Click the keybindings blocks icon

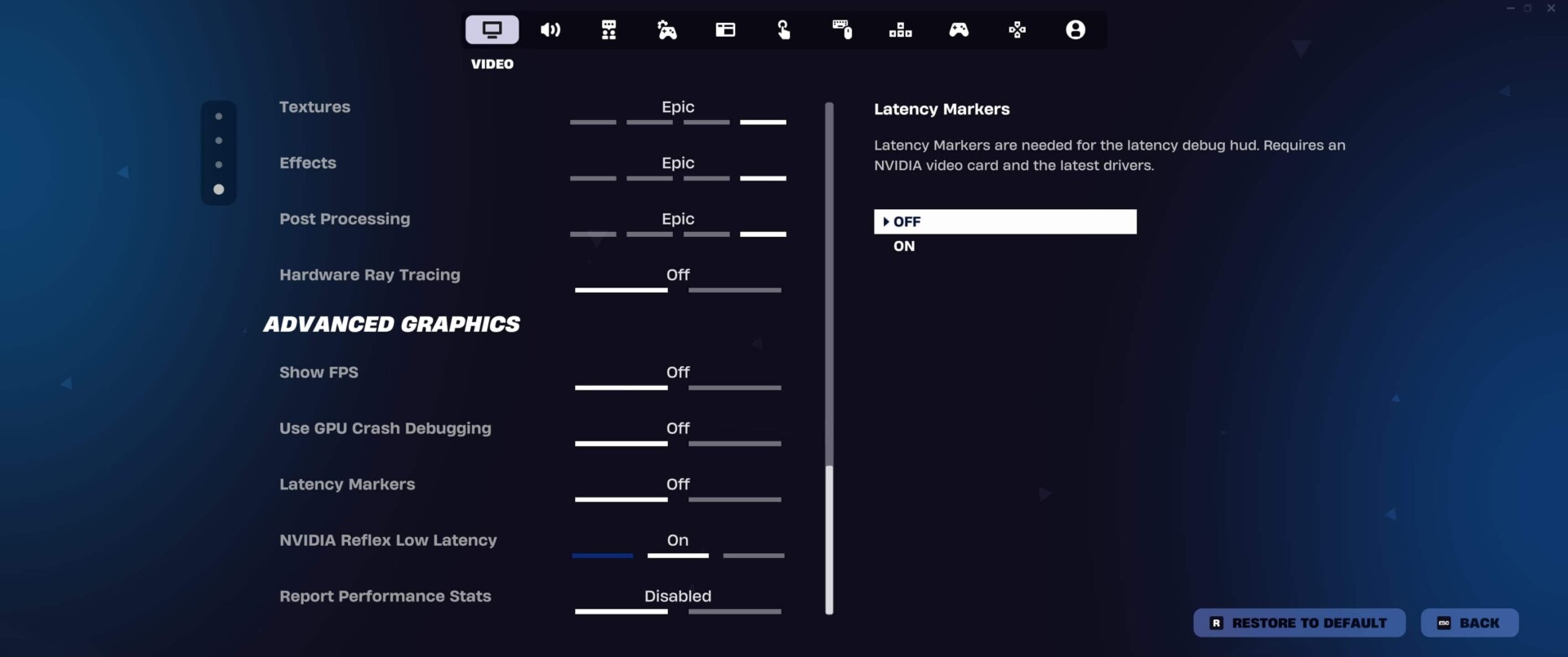click(900, 29)
